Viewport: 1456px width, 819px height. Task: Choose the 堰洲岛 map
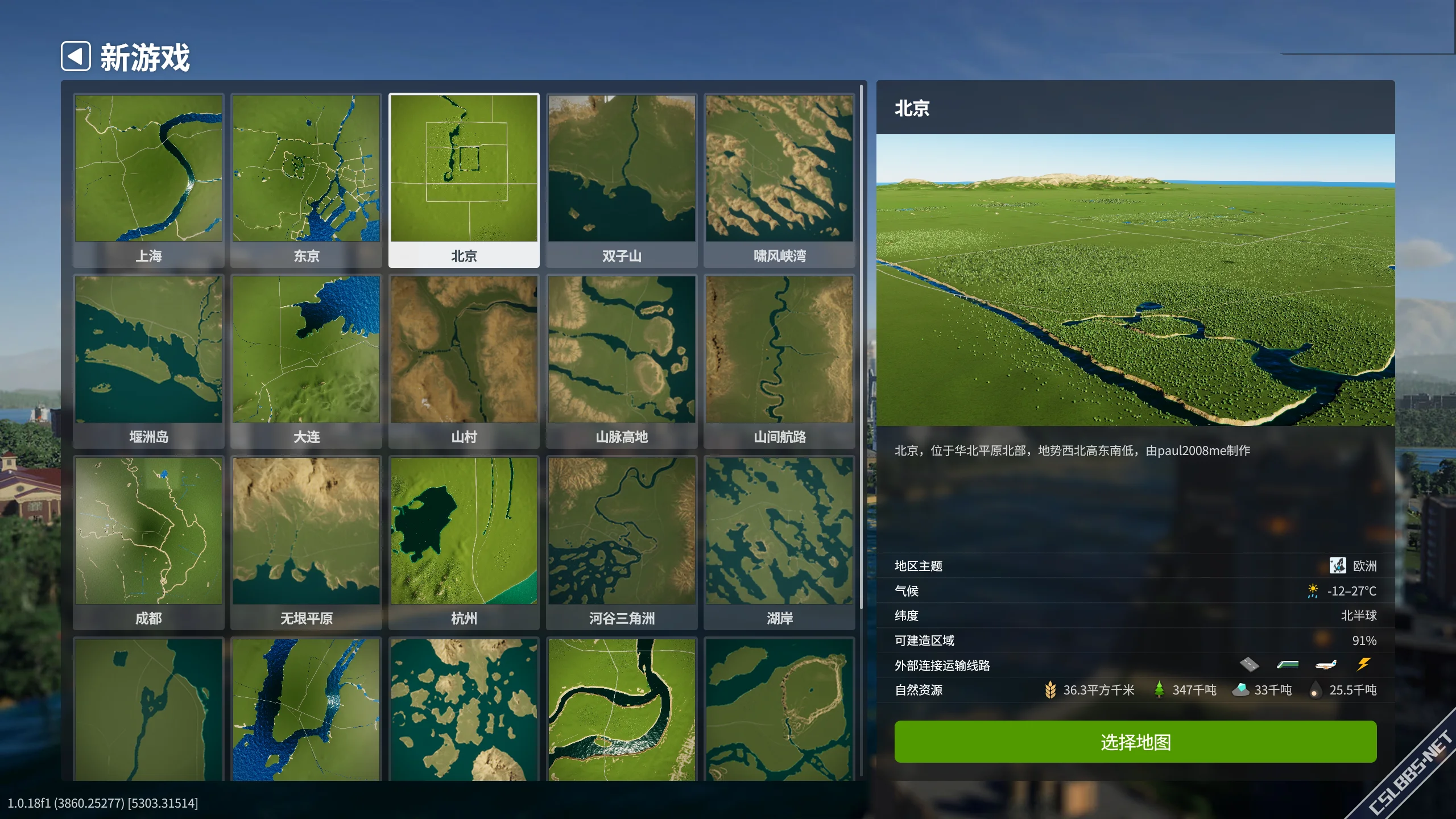click(x=148, y=350)
